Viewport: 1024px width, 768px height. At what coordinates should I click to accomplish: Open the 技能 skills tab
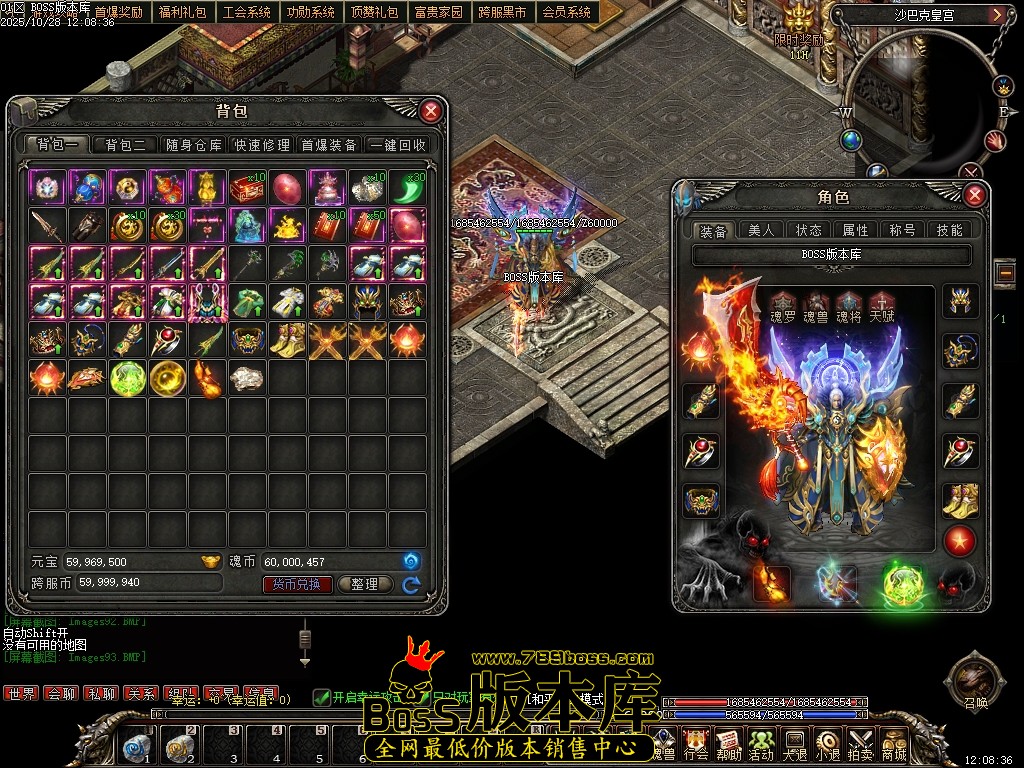coord(949,230)
